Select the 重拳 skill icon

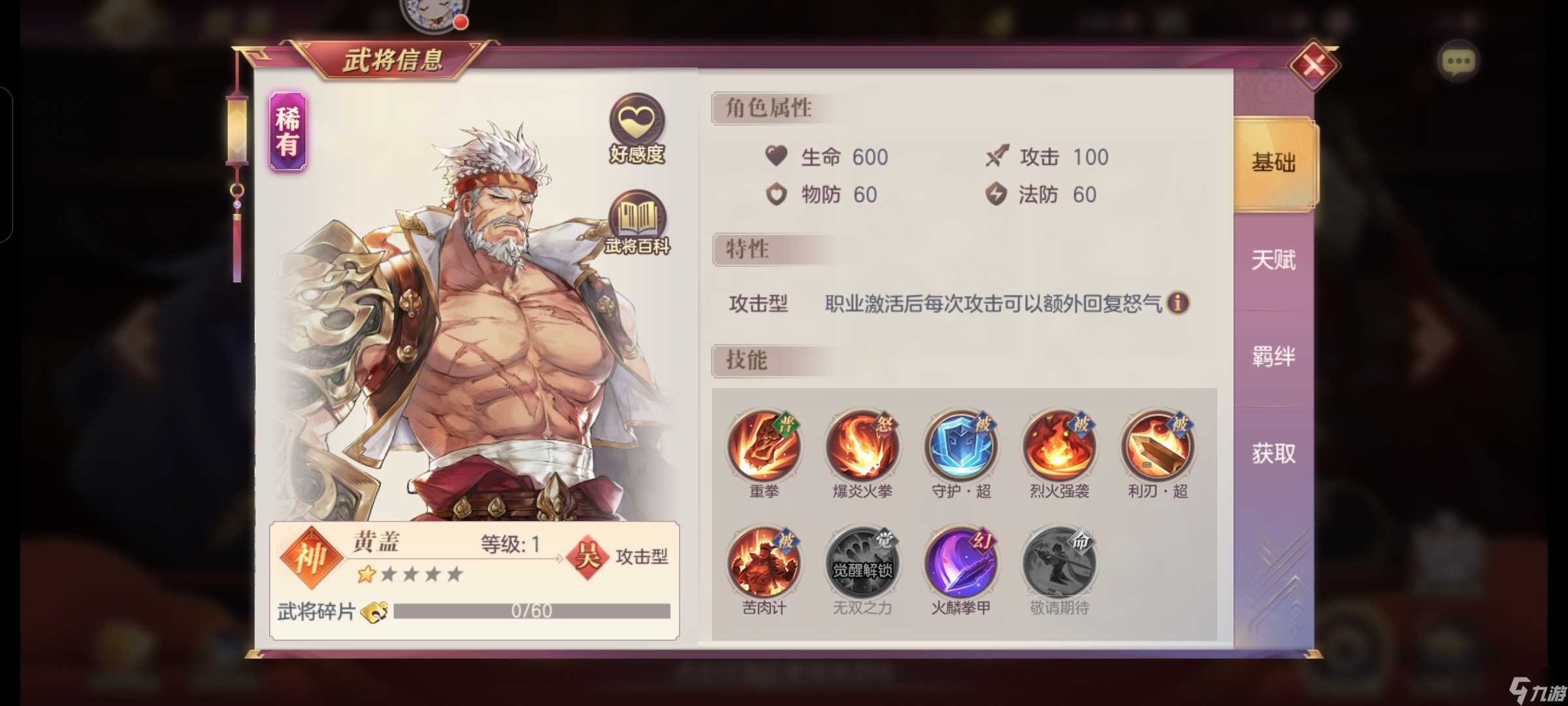tap(764, 446)
